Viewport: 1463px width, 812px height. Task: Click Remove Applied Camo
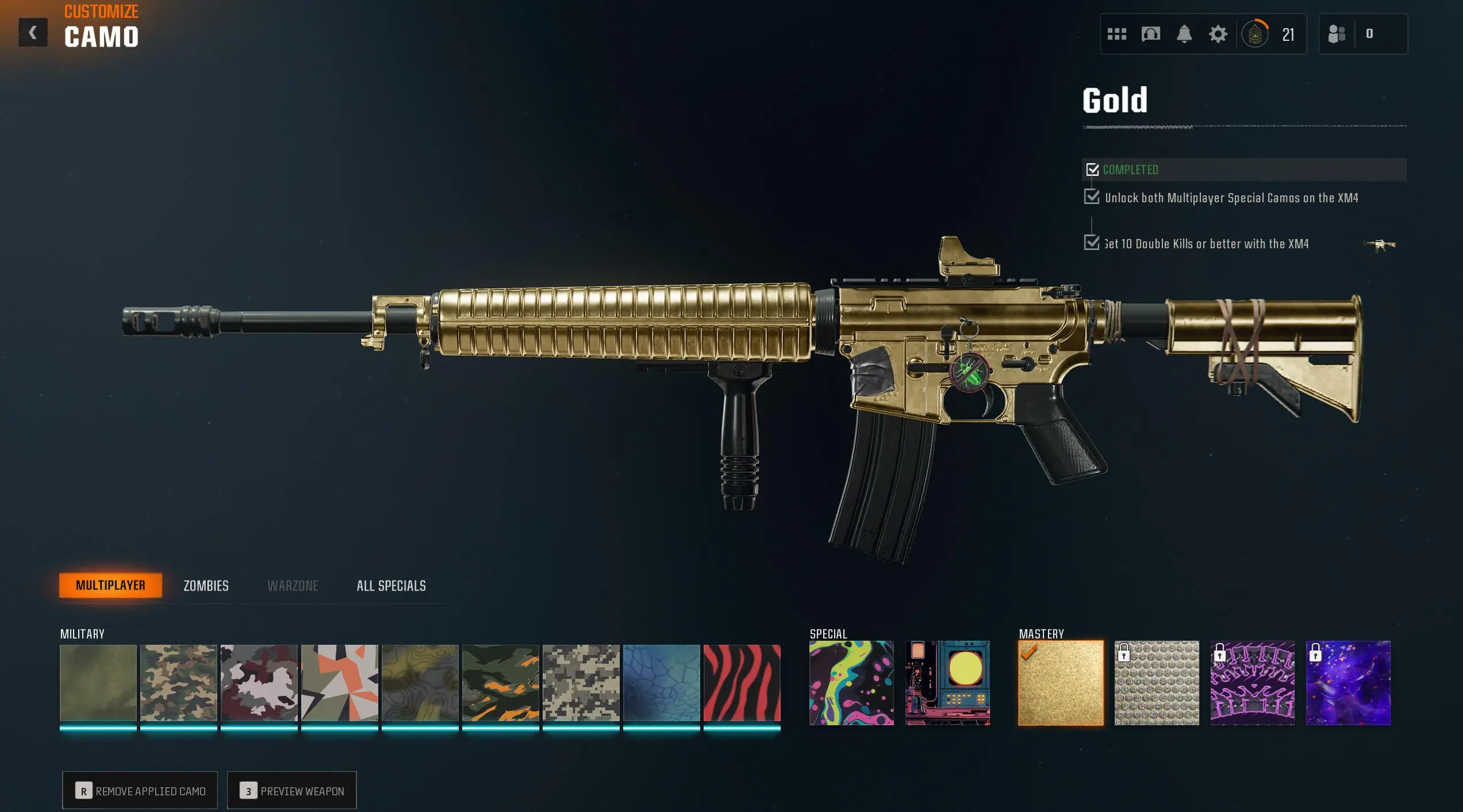139,791
